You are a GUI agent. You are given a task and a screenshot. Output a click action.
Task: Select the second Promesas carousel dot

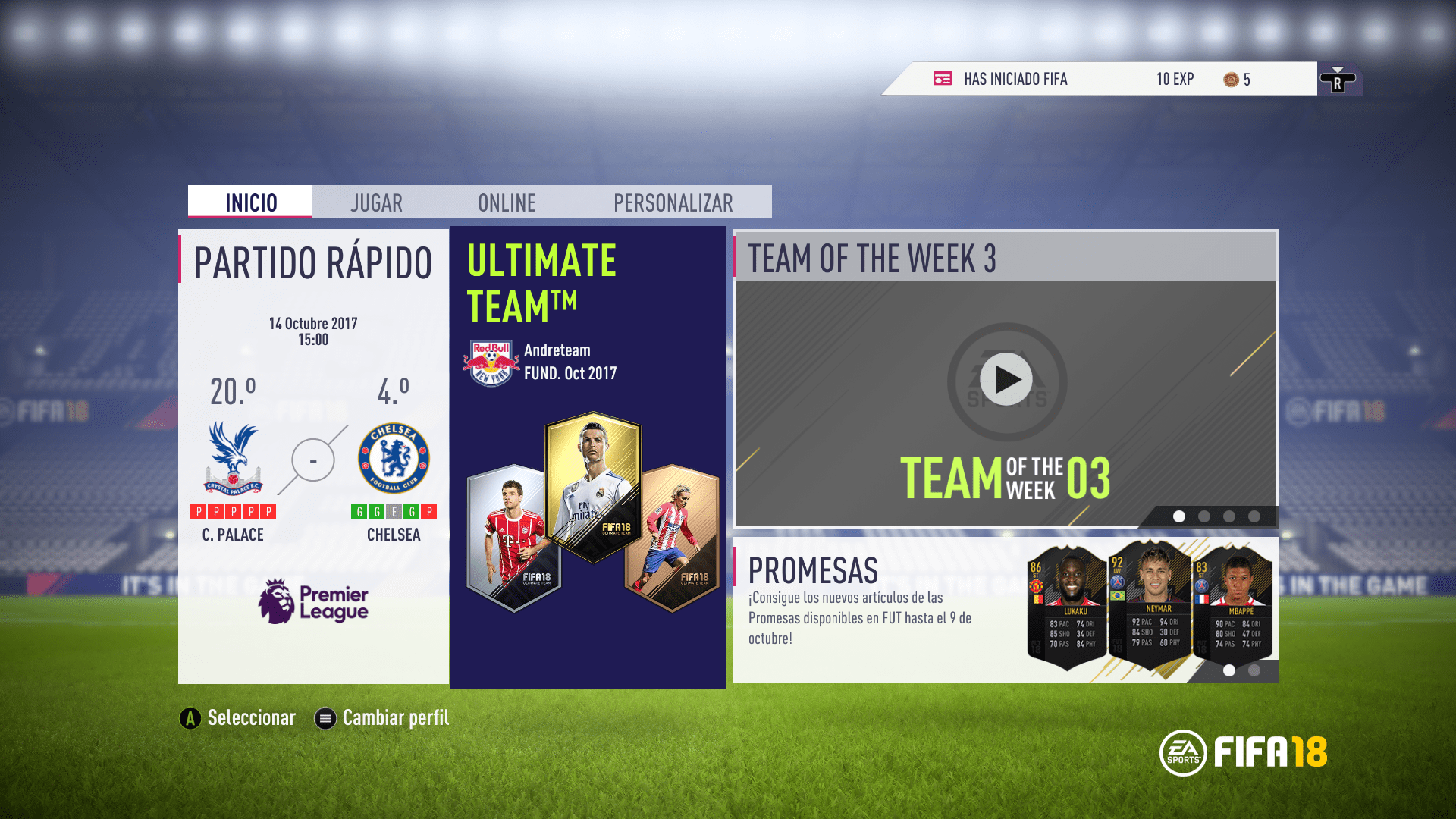1253,670
